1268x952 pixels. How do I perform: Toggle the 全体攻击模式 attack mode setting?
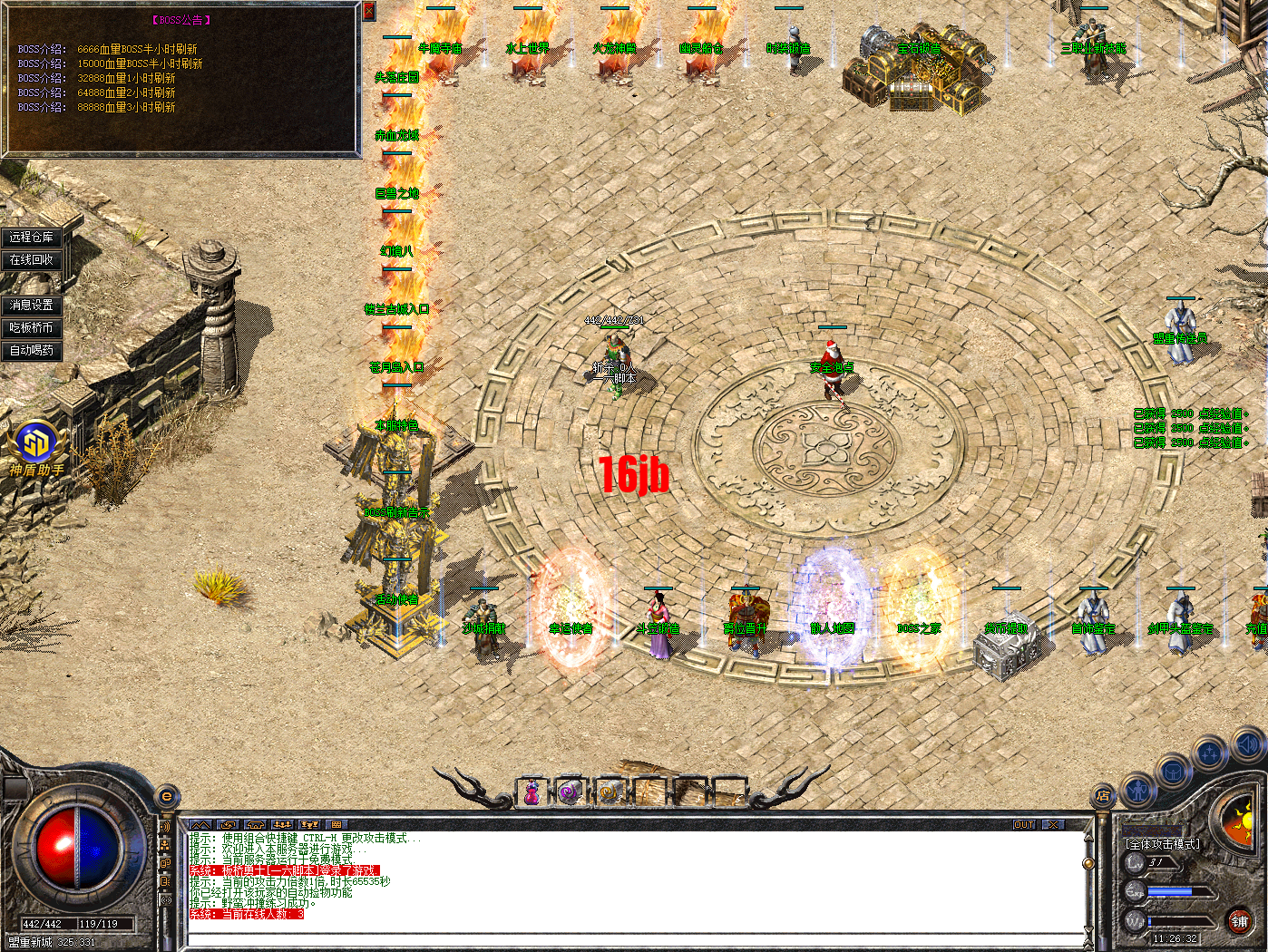[1165, 843]
